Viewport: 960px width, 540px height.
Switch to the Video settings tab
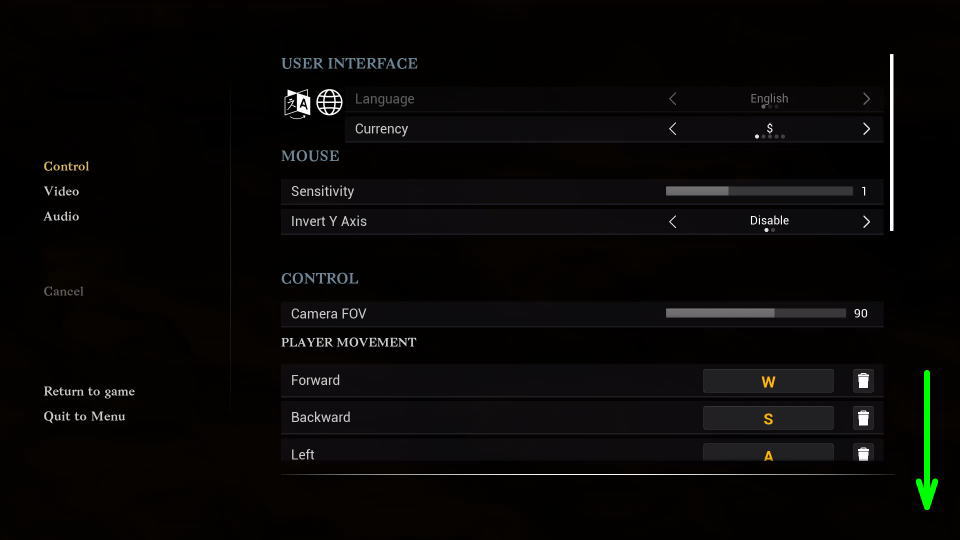(61, 191)
